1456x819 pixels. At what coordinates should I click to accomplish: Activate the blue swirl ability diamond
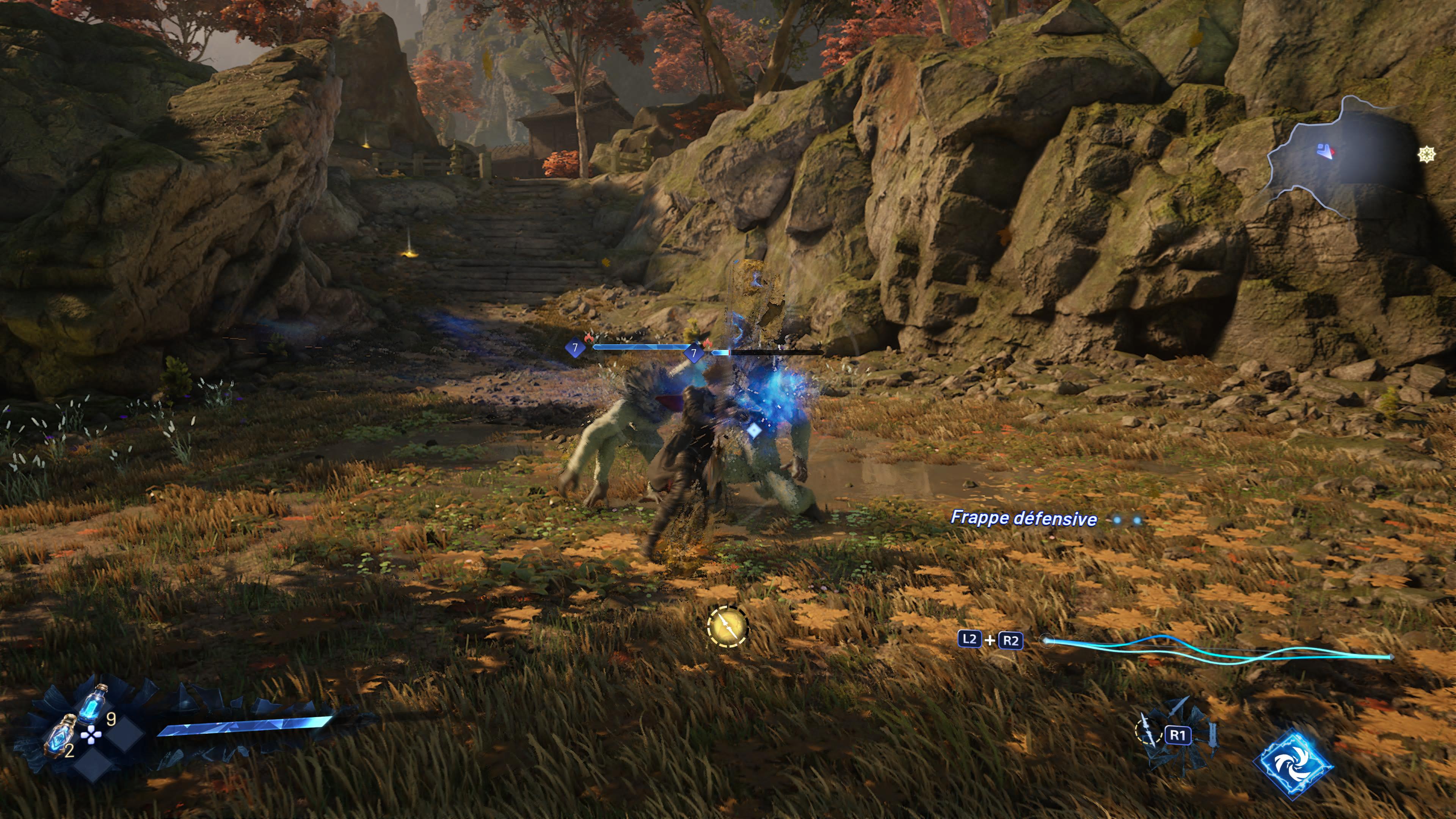click(x=1293, y=764)
